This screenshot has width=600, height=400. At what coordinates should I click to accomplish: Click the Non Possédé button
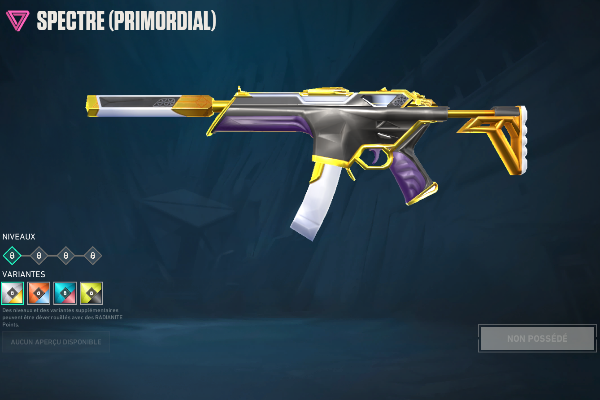pyautogui.click(x=537, y=338)
